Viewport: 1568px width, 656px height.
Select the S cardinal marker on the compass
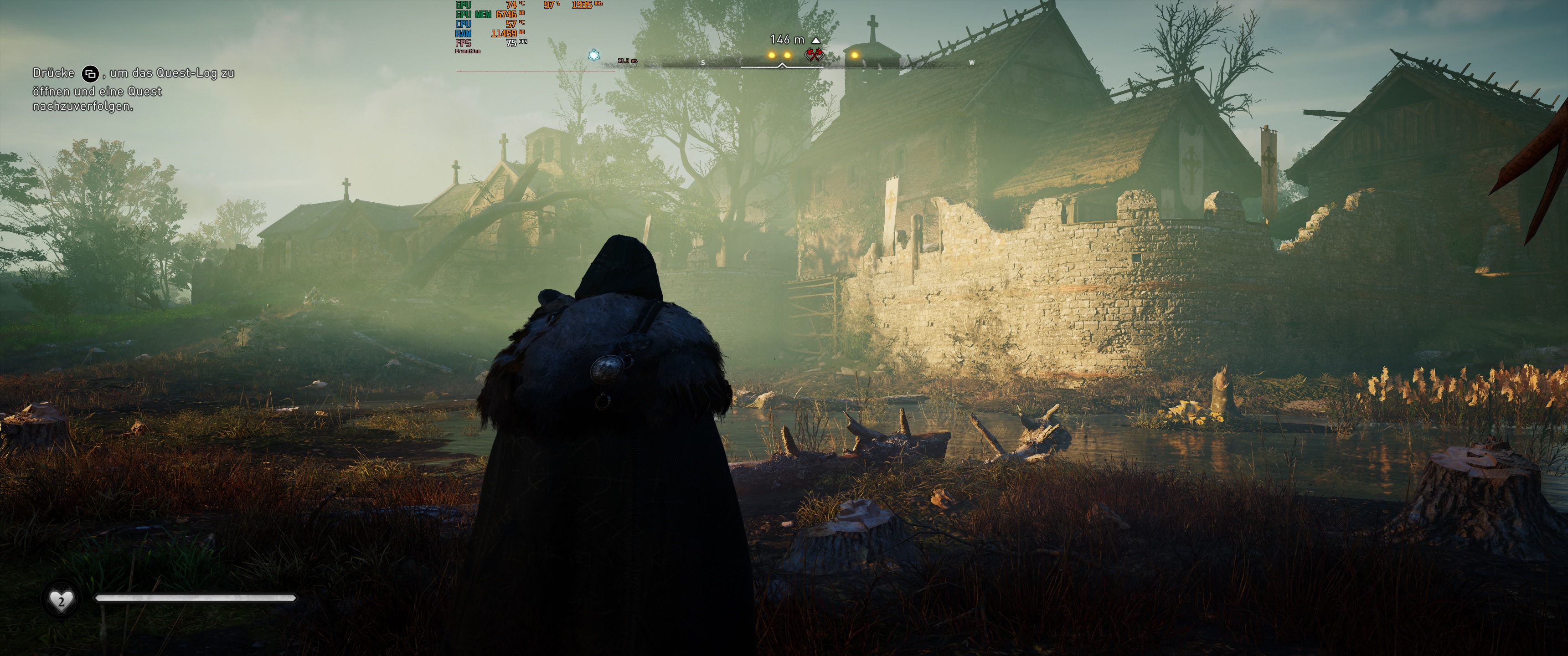[702, 63]
